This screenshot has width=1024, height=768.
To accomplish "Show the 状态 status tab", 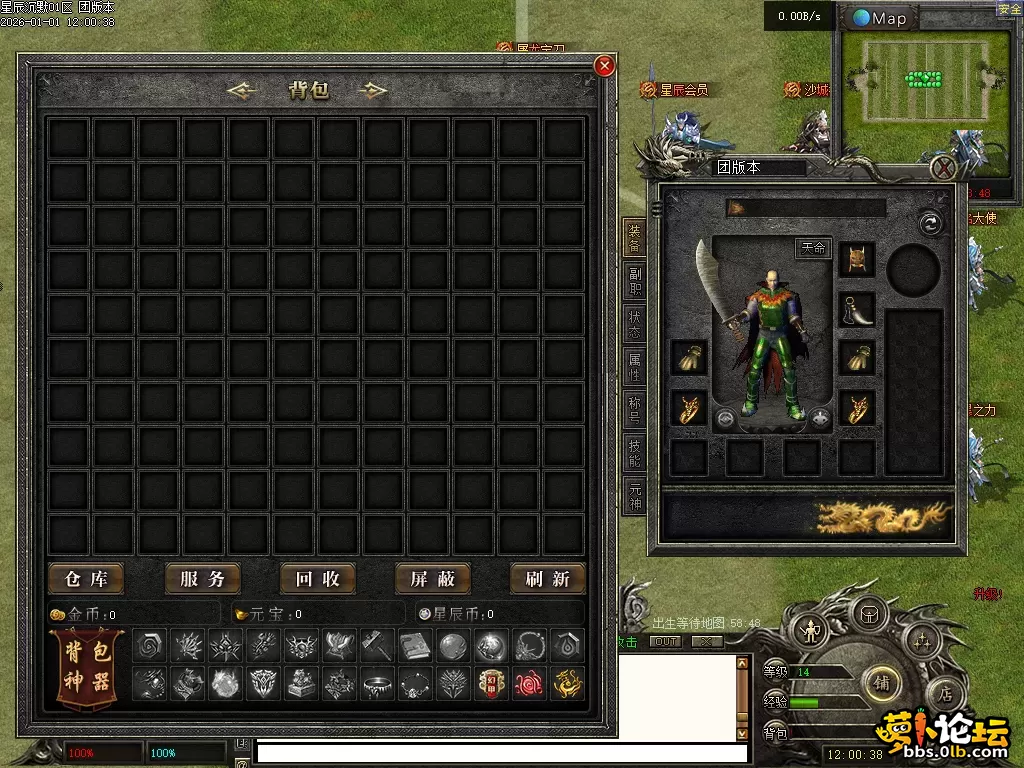I will coord(634,324).
